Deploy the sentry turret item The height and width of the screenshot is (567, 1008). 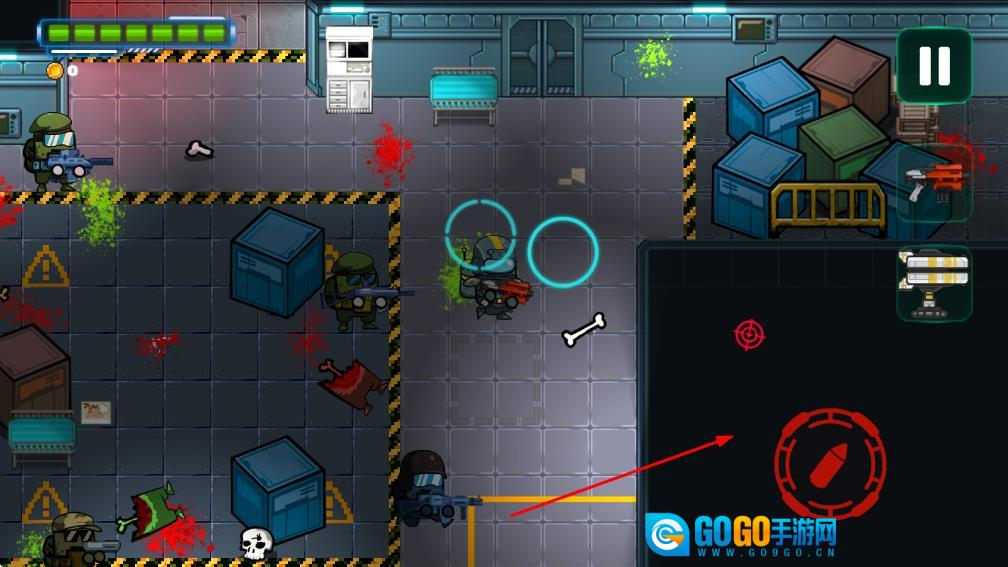point(934,283)
